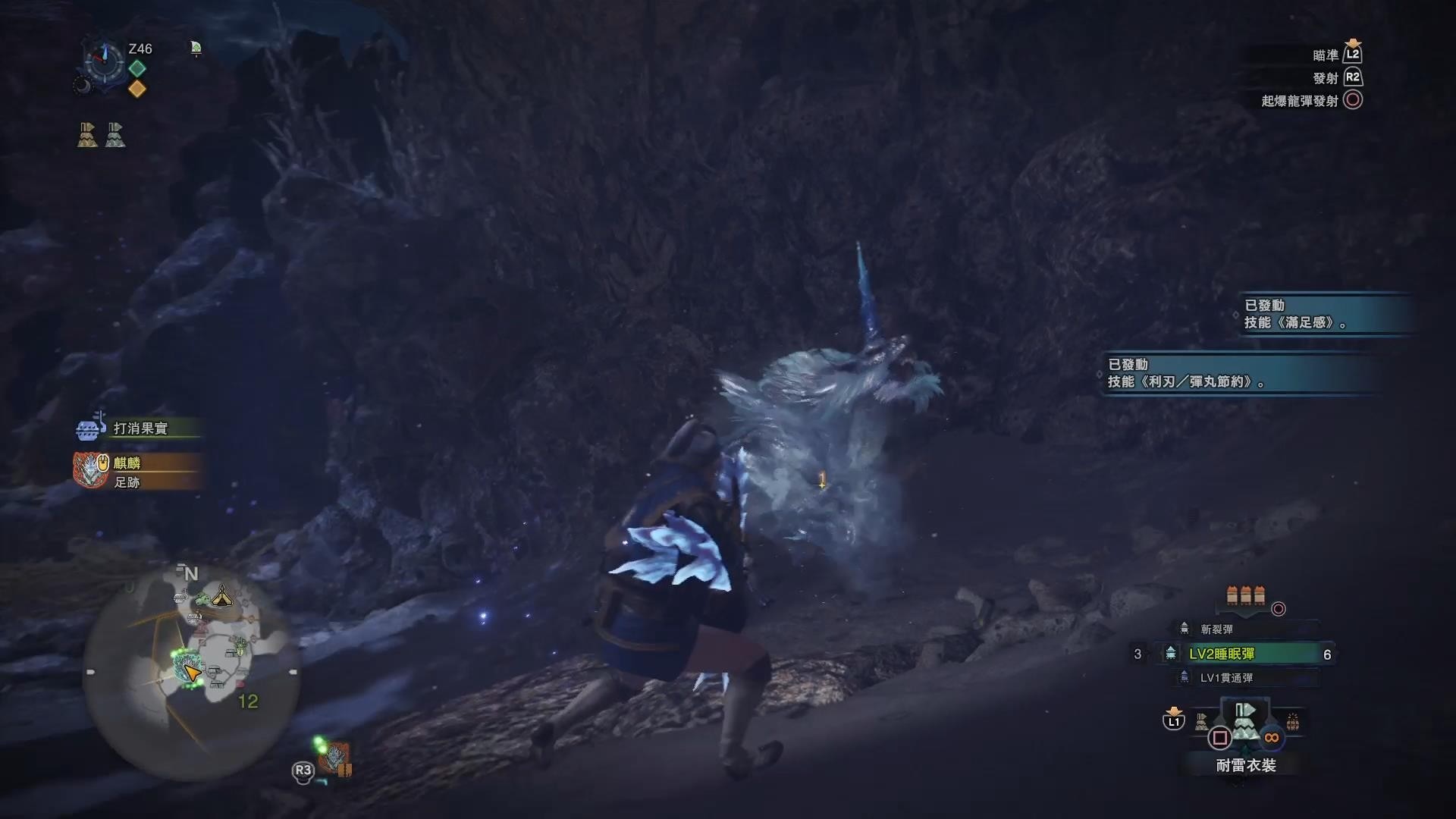The height and width of the screenshot is (819, 1456).
Task: Switch to 斬裂彈 ammo
Action: 1216,629
